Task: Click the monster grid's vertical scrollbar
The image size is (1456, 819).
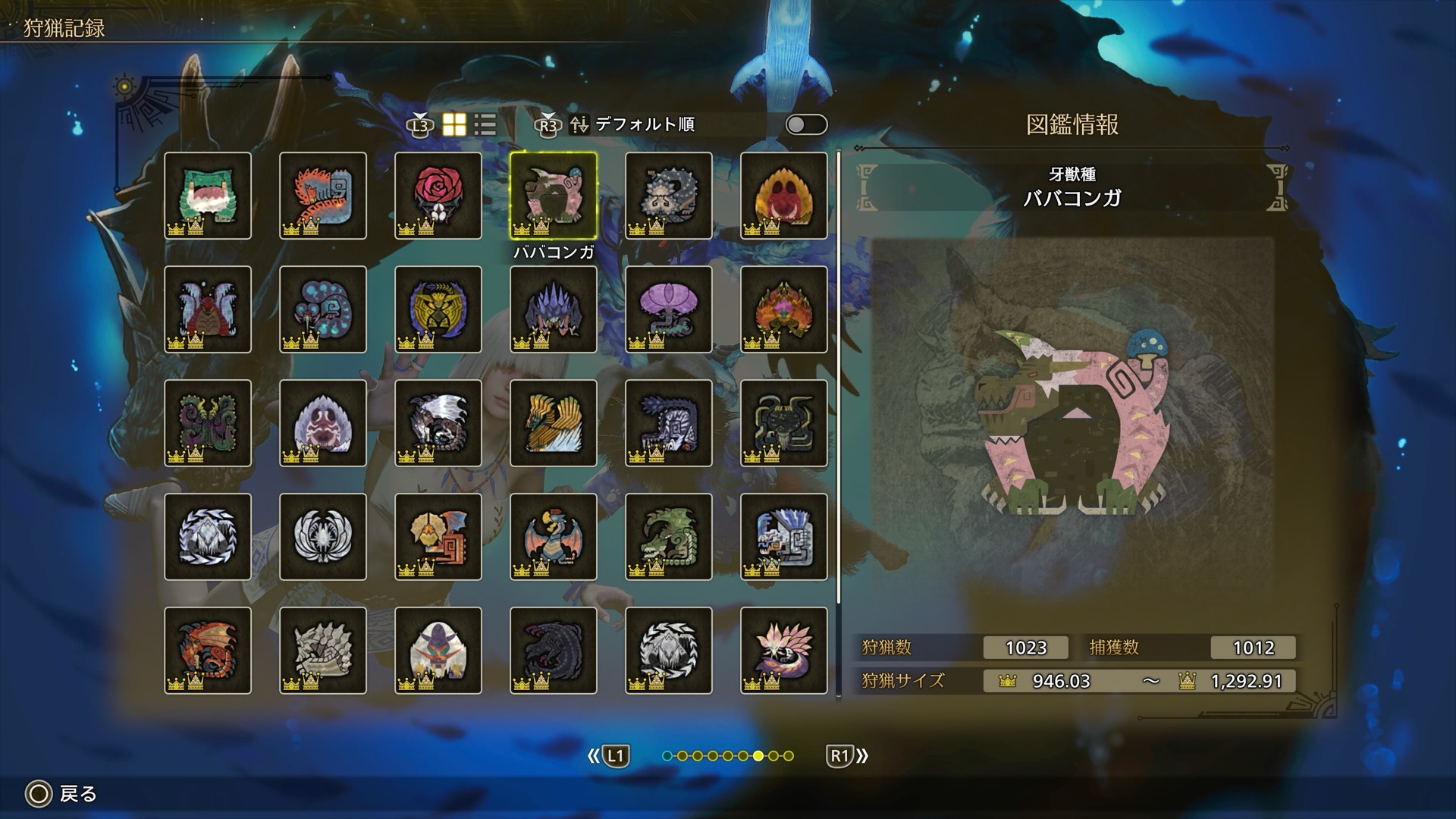Action: click(x=839, y=379)
